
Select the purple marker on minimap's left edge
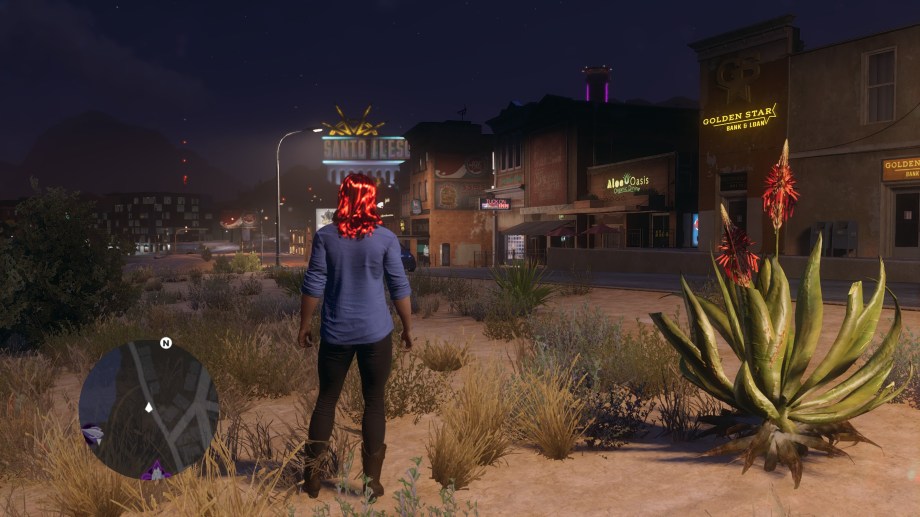pos(92,434)
